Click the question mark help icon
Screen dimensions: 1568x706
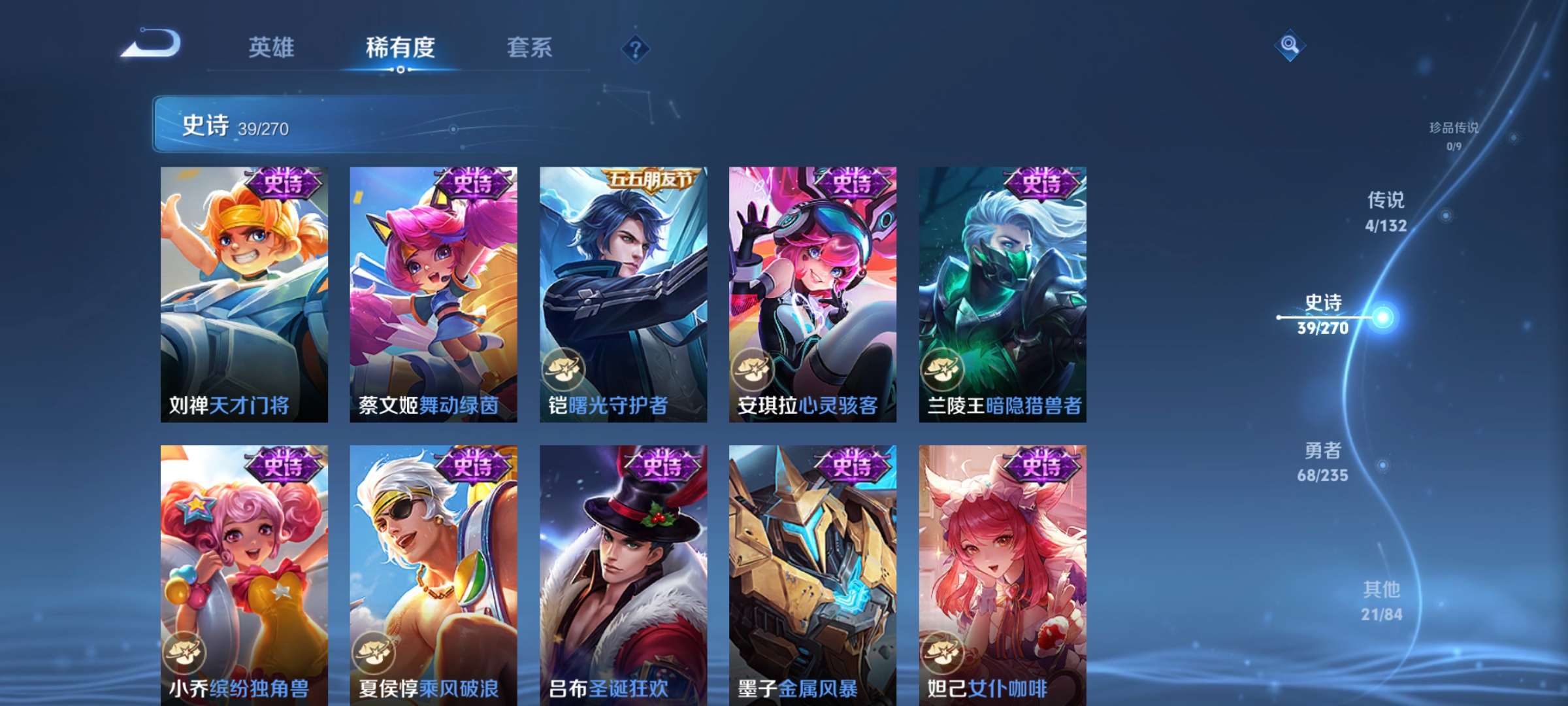coord(636,47)
